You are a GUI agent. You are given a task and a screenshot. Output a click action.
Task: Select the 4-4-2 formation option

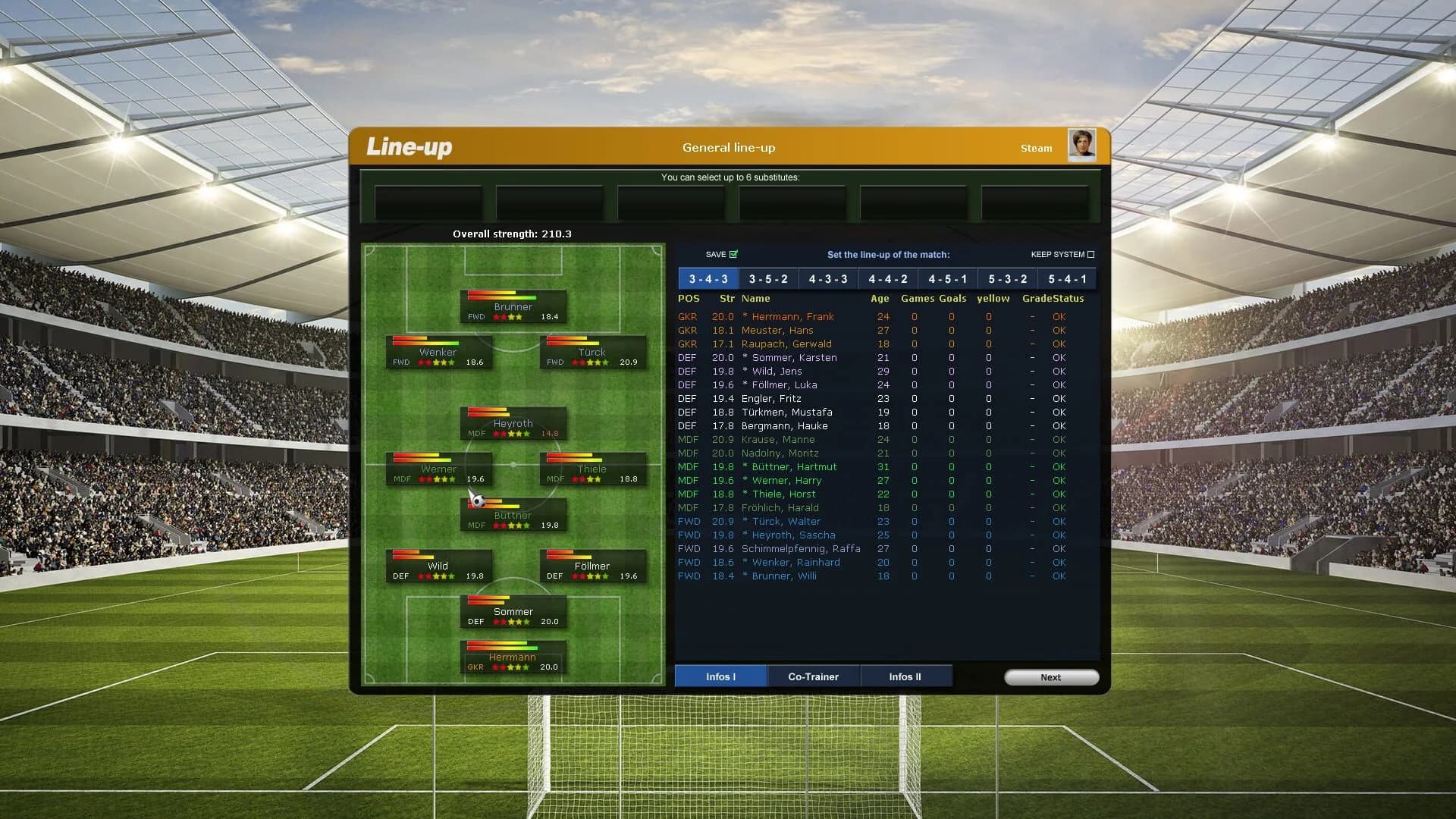click(887, 278)
